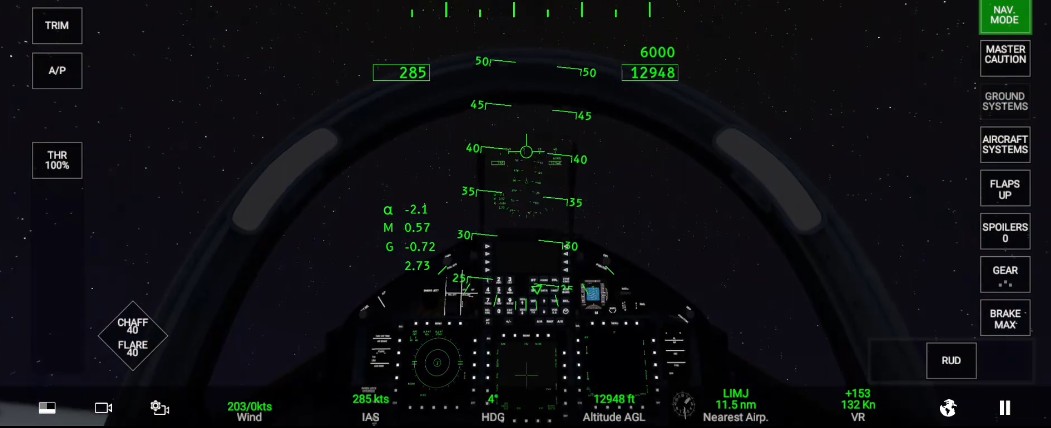This screenshot has width=1051, height=428.
Task: Adjust the Spoilers 0 control
Action: 1005,234
